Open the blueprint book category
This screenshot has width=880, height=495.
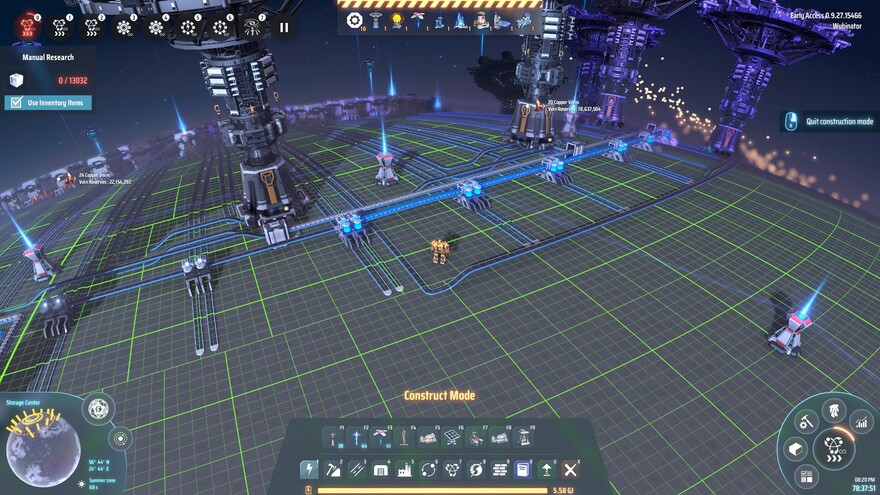click(x=523, y=469)
